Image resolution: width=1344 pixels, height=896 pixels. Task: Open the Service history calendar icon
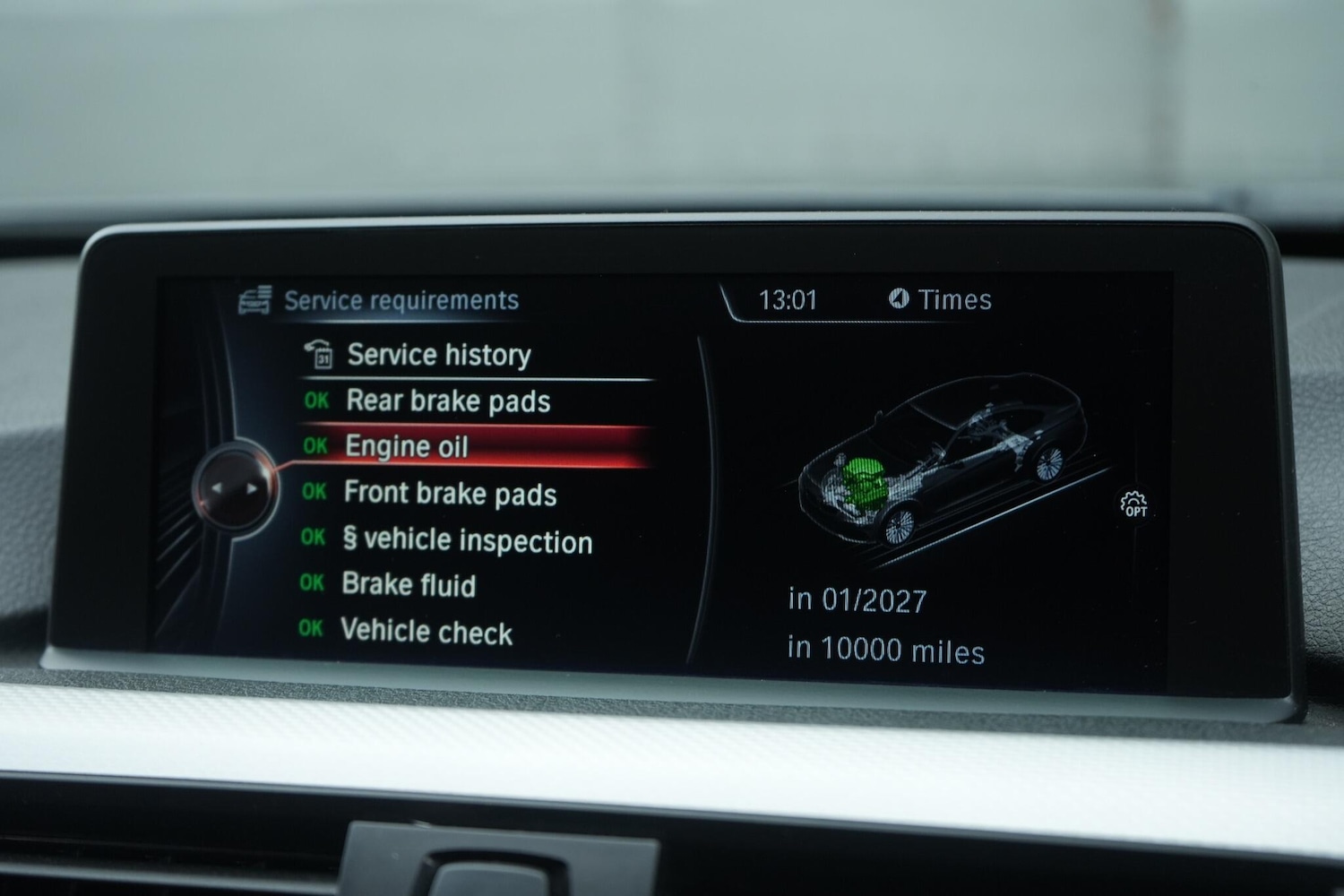tap(324, 354)
